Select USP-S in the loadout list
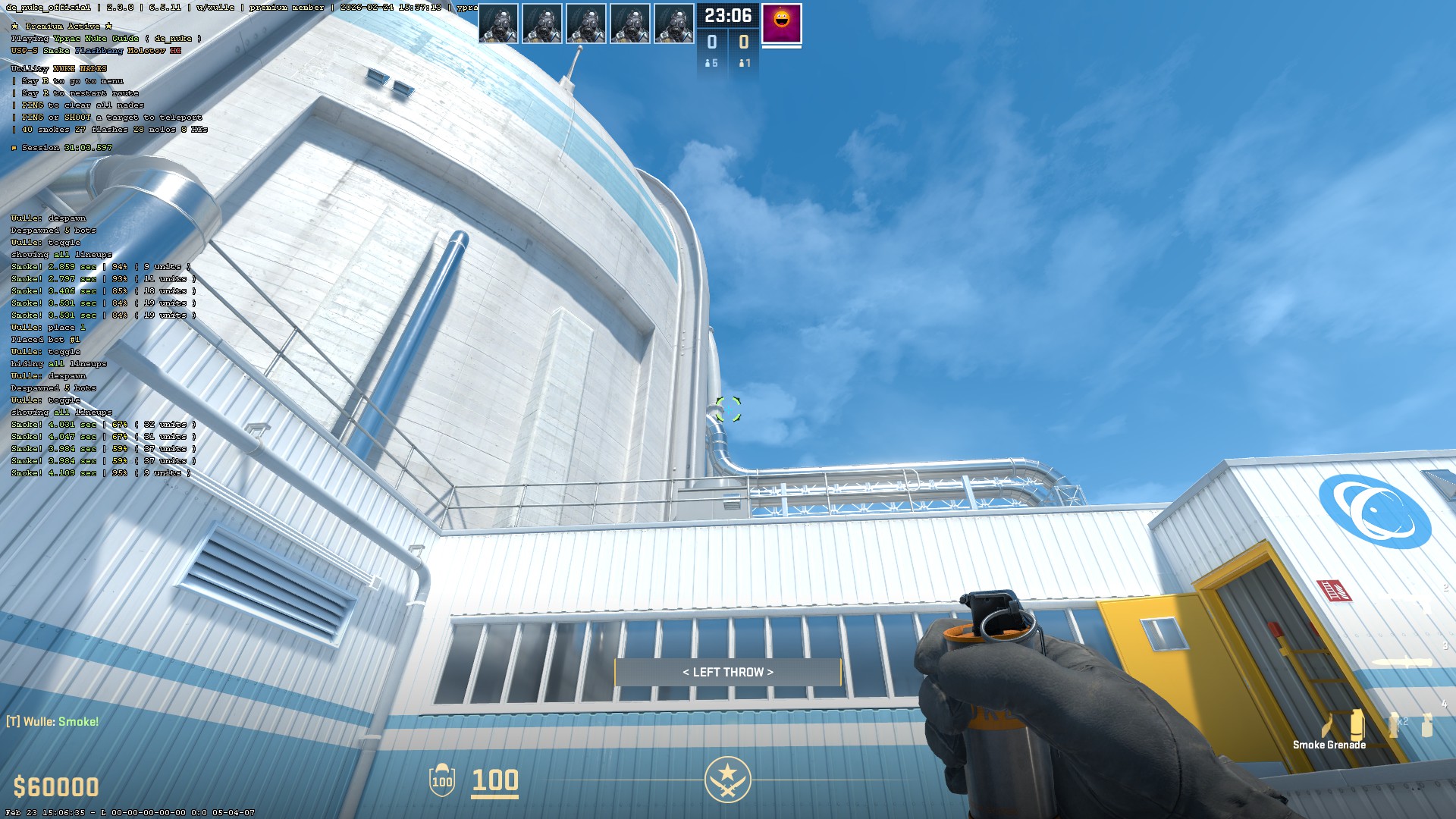Screen dimensions: 1456x819 (x=25, y=51)
